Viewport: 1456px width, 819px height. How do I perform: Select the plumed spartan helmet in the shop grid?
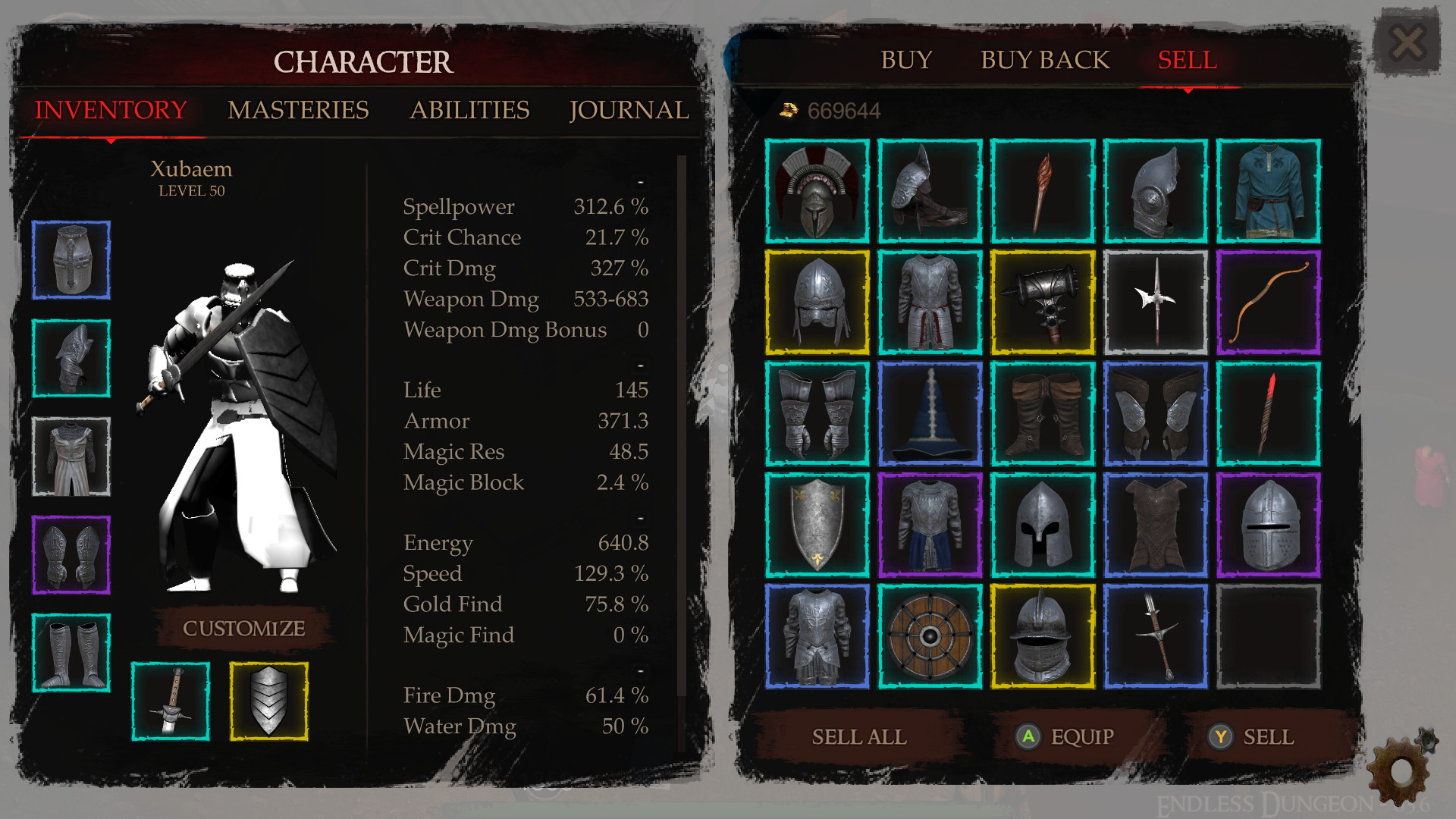817,190
